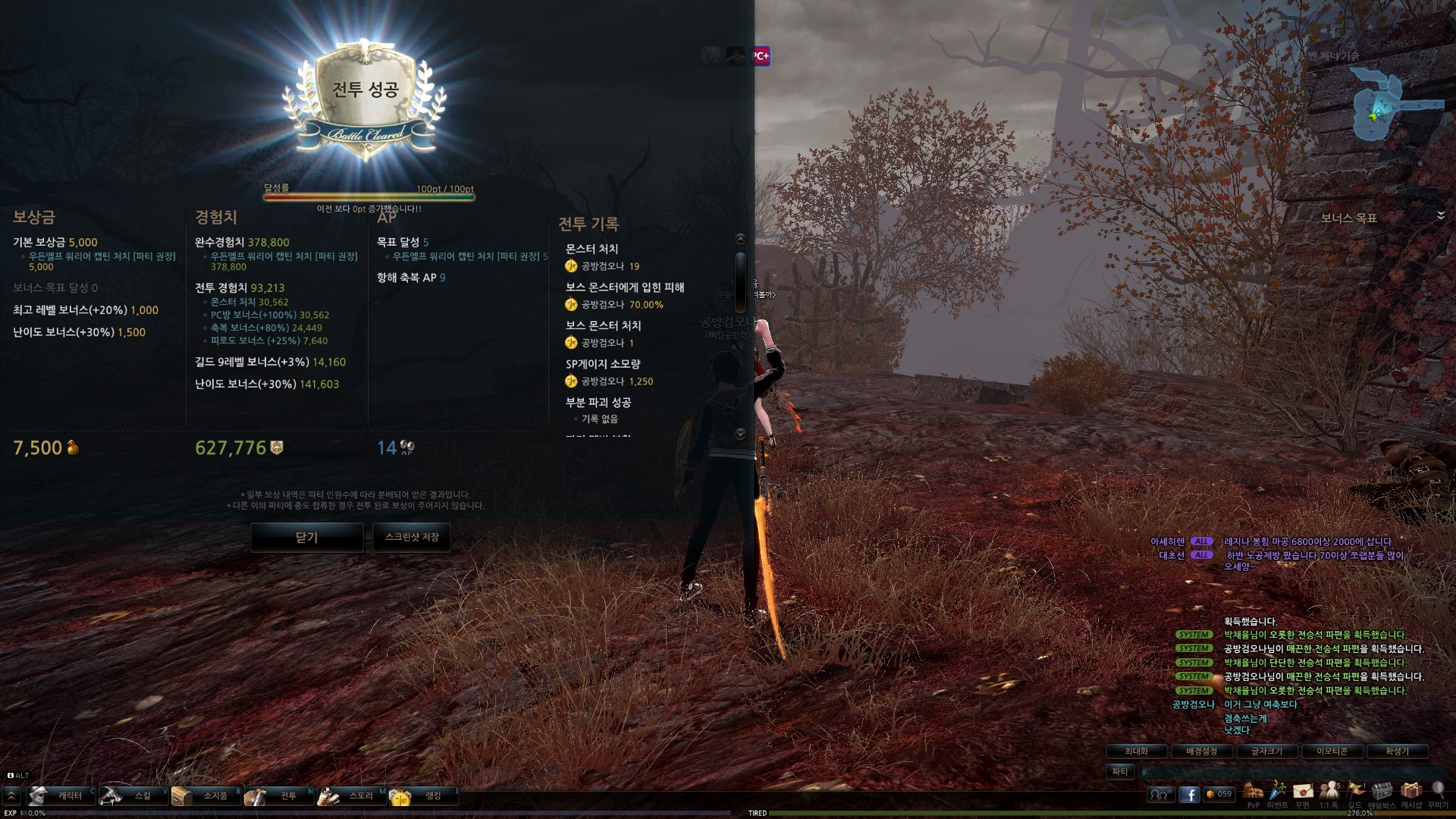This screenshot has height=819, width=1456.
Task: Close the battle results with 닫기
Action: pos(306,537)
